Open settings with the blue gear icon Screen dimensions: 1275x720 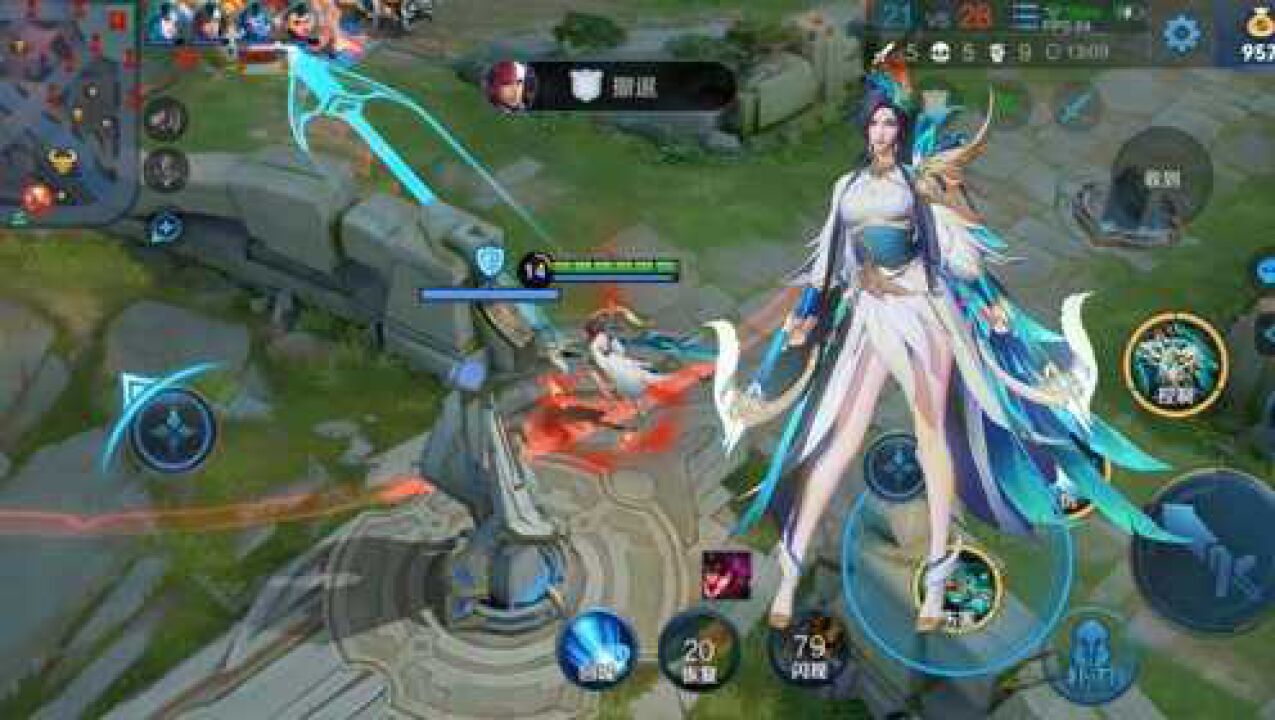pos(1181,34)
